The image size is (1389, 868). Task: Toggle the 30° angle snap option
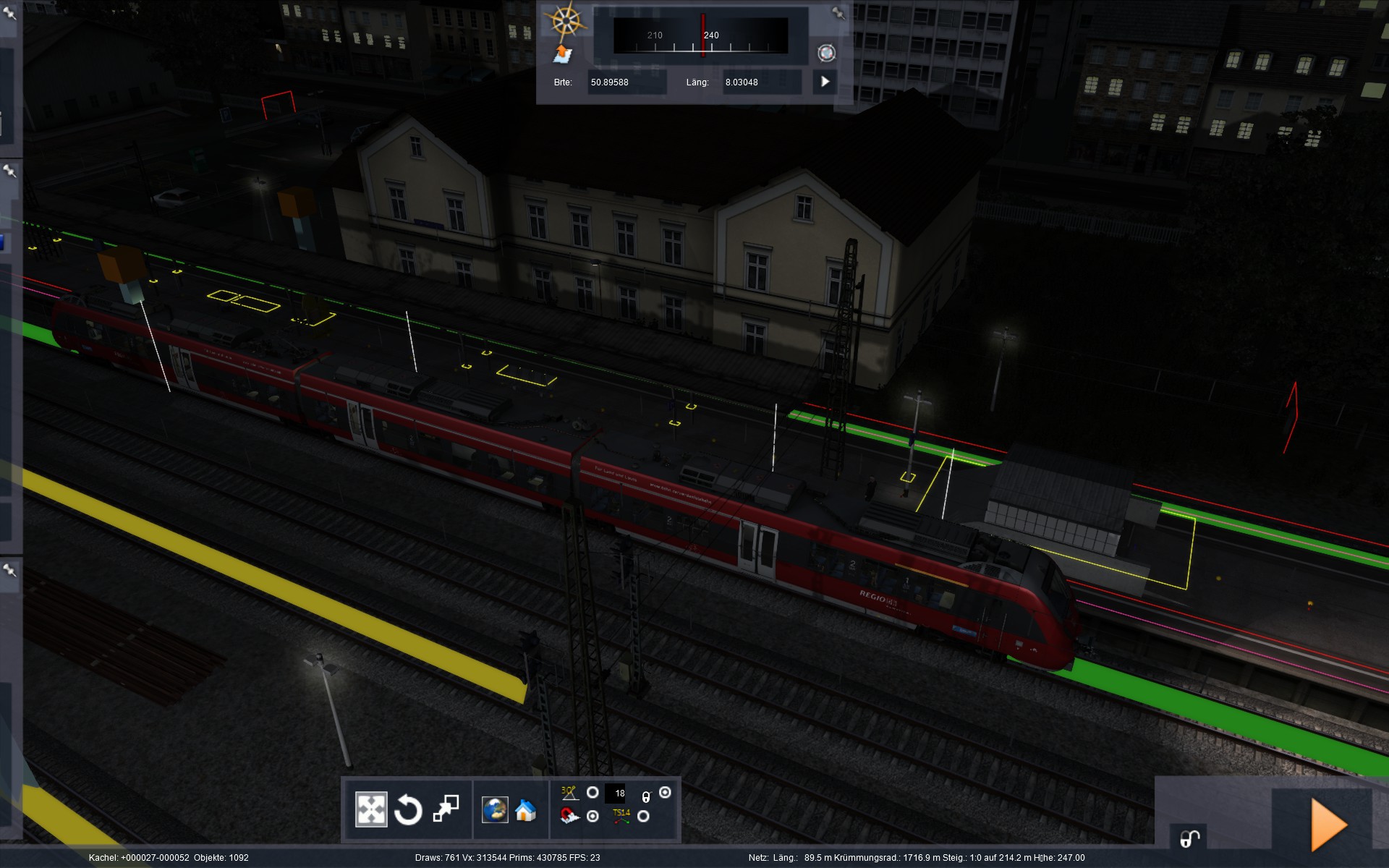point(592,793)
